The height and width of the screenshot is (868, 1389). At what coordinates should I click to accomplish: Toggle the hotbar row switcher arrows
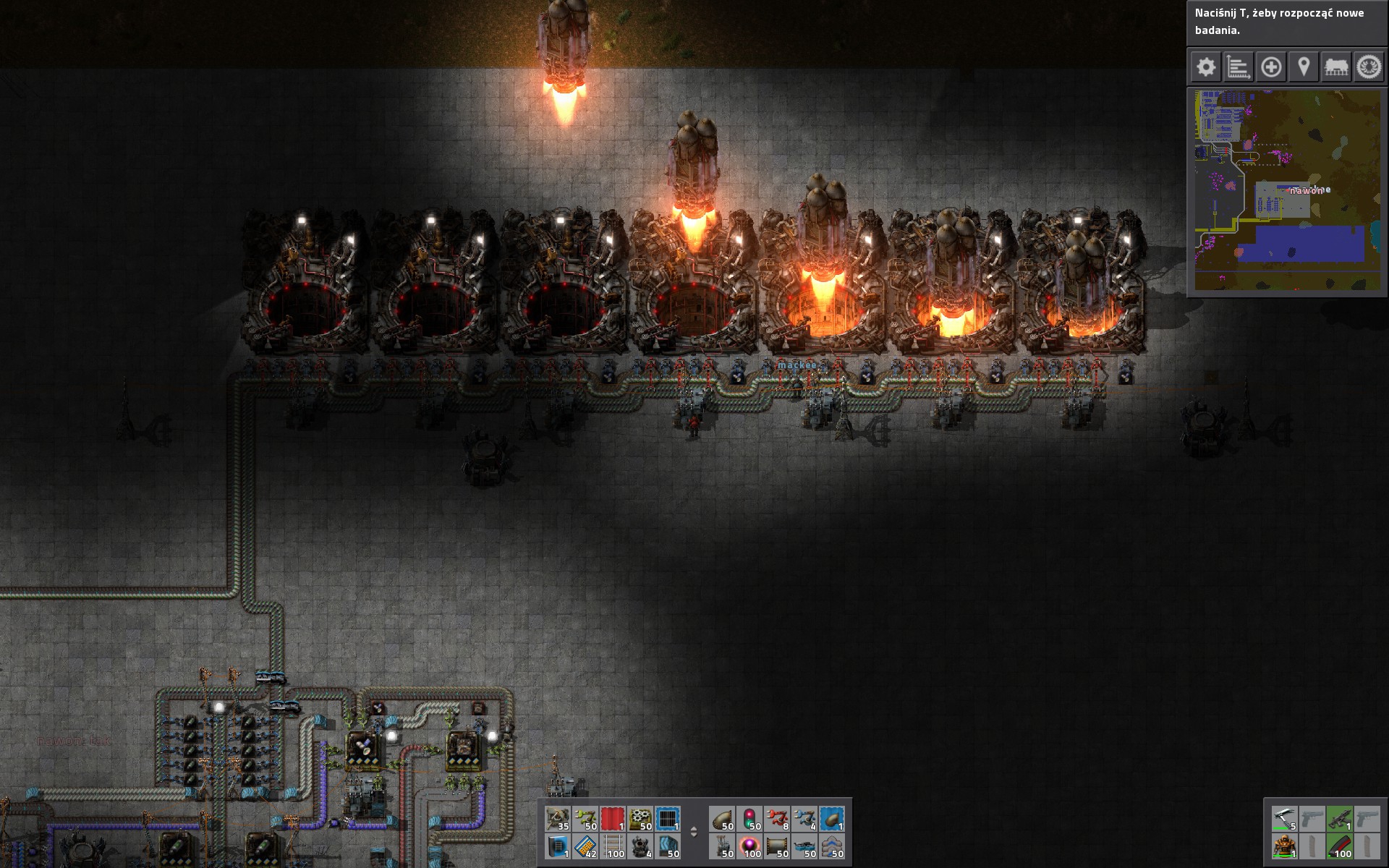tap(694, 832)
